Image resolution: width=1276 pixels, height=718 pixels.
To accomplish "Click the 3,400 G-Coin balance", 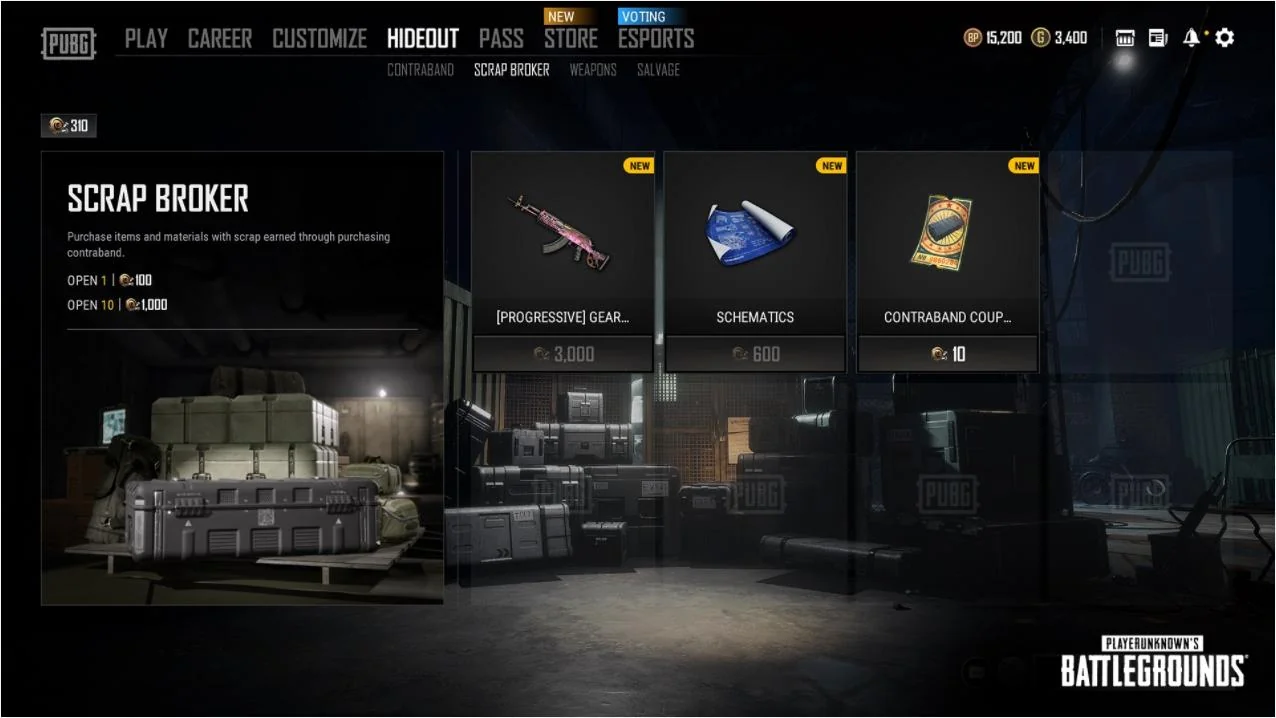I will 1060,38.
